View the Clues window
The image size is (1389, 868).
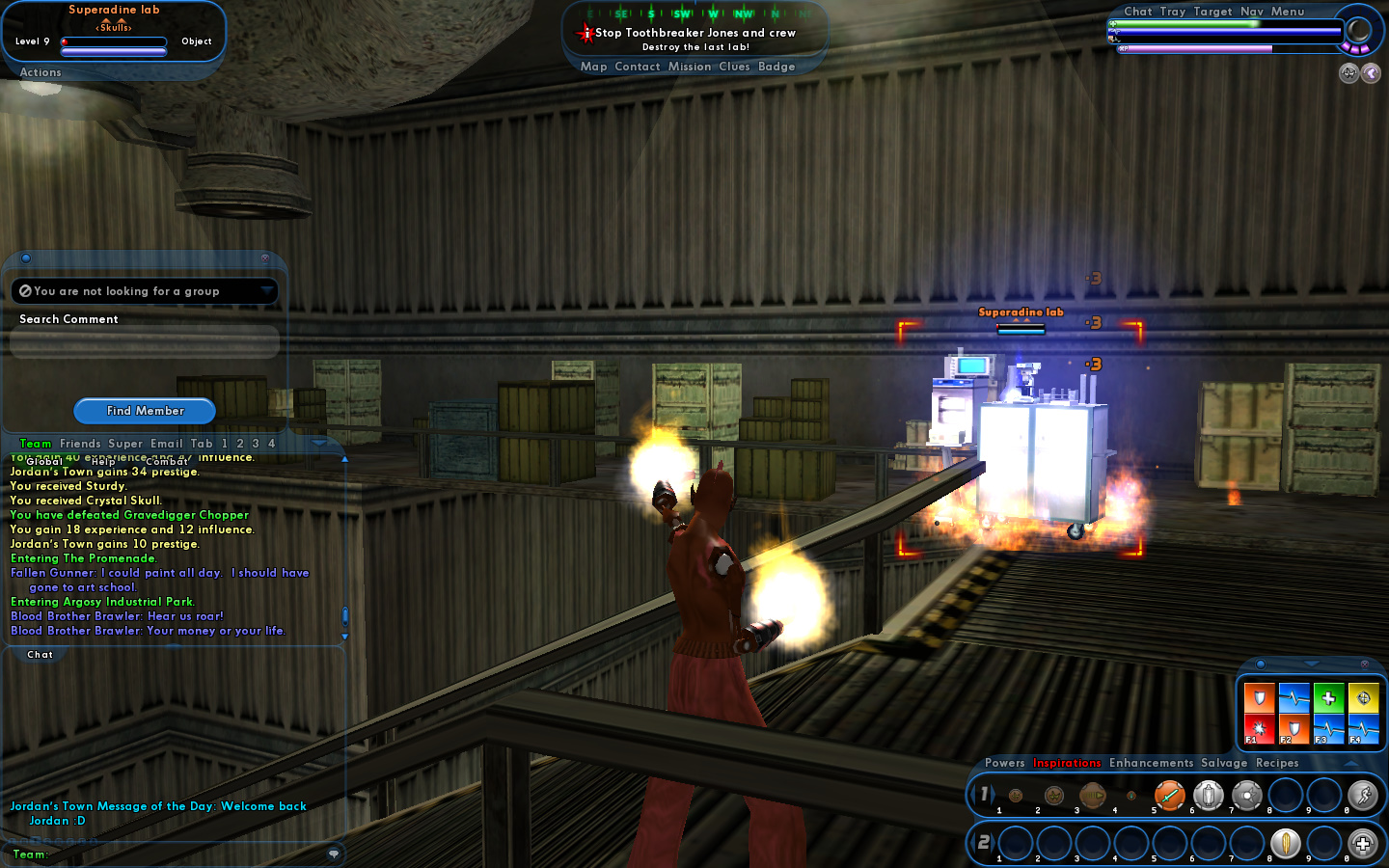(733, 67)
